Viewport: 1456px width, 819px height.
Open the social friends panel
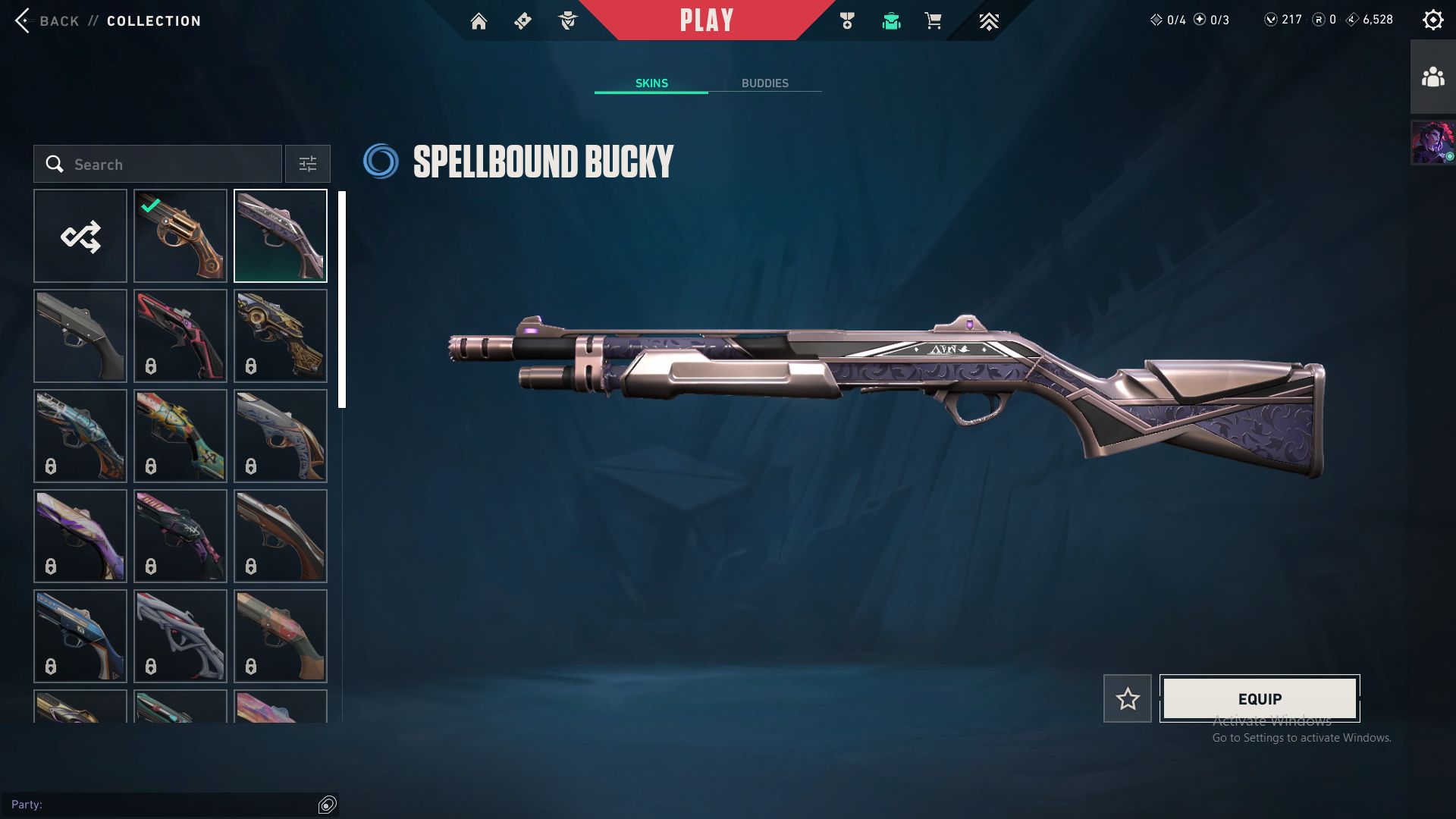(x=1432, y=77)
